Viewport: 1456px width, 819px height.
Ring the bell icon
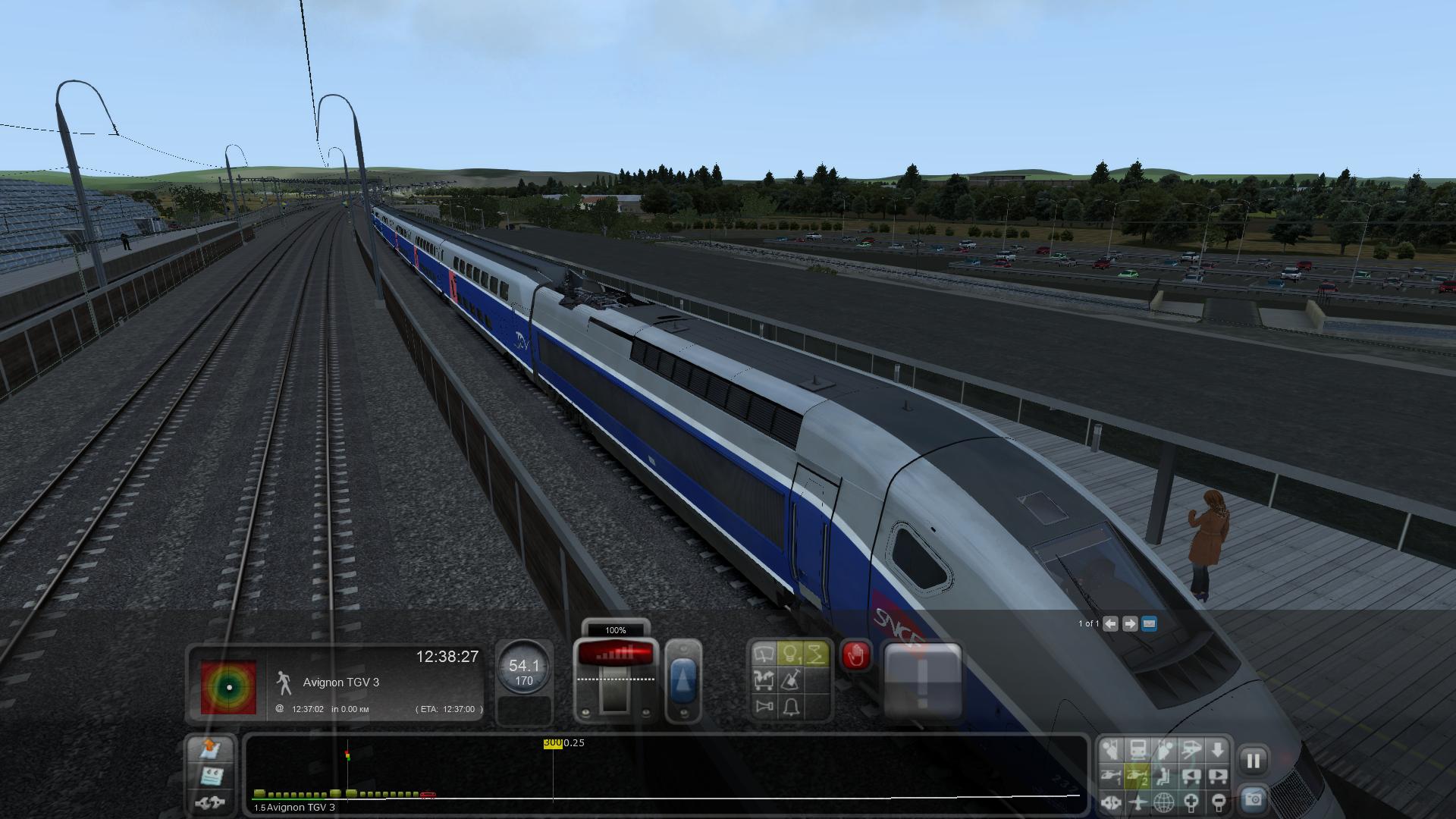pyautogui.click(x=790, y=707)
